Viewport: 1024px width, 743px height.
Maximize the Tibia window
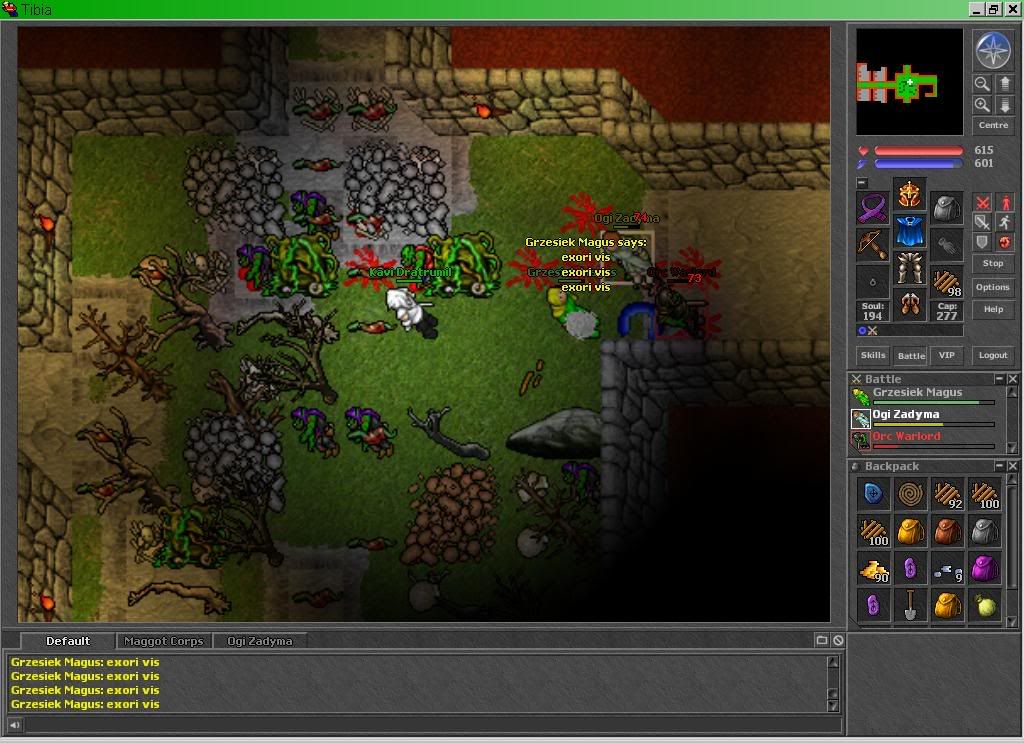tap(994, 9)
